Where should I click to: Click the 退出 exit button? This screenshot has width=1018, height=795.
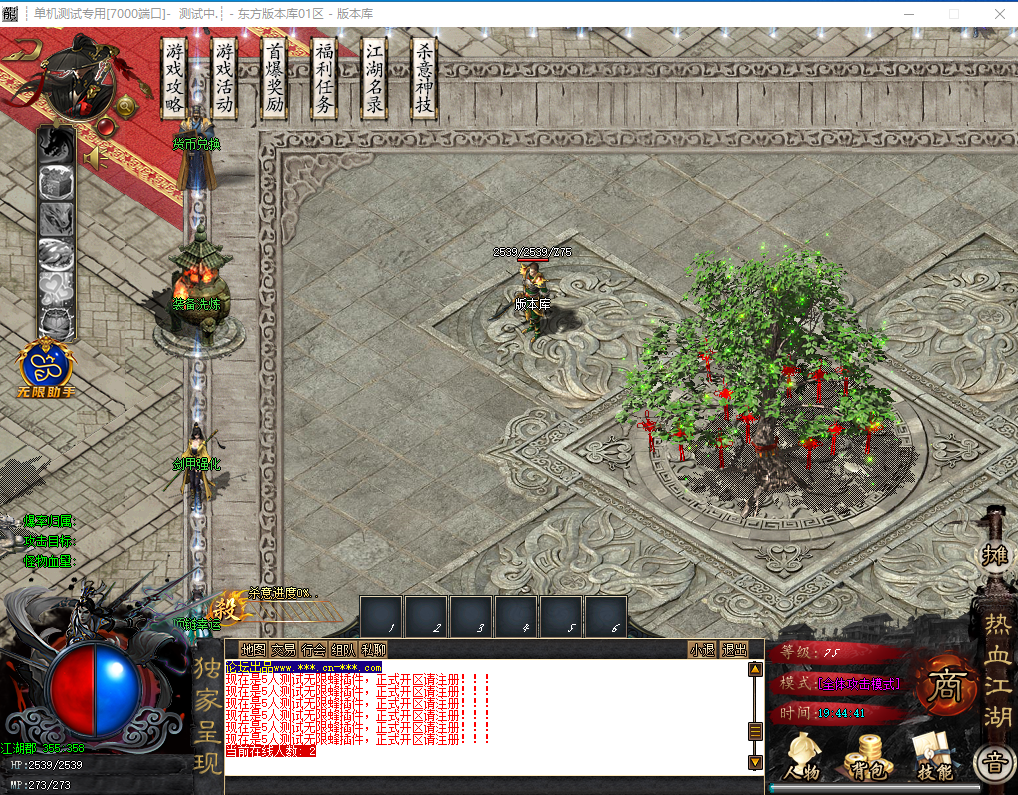click(x=735, y=650)
